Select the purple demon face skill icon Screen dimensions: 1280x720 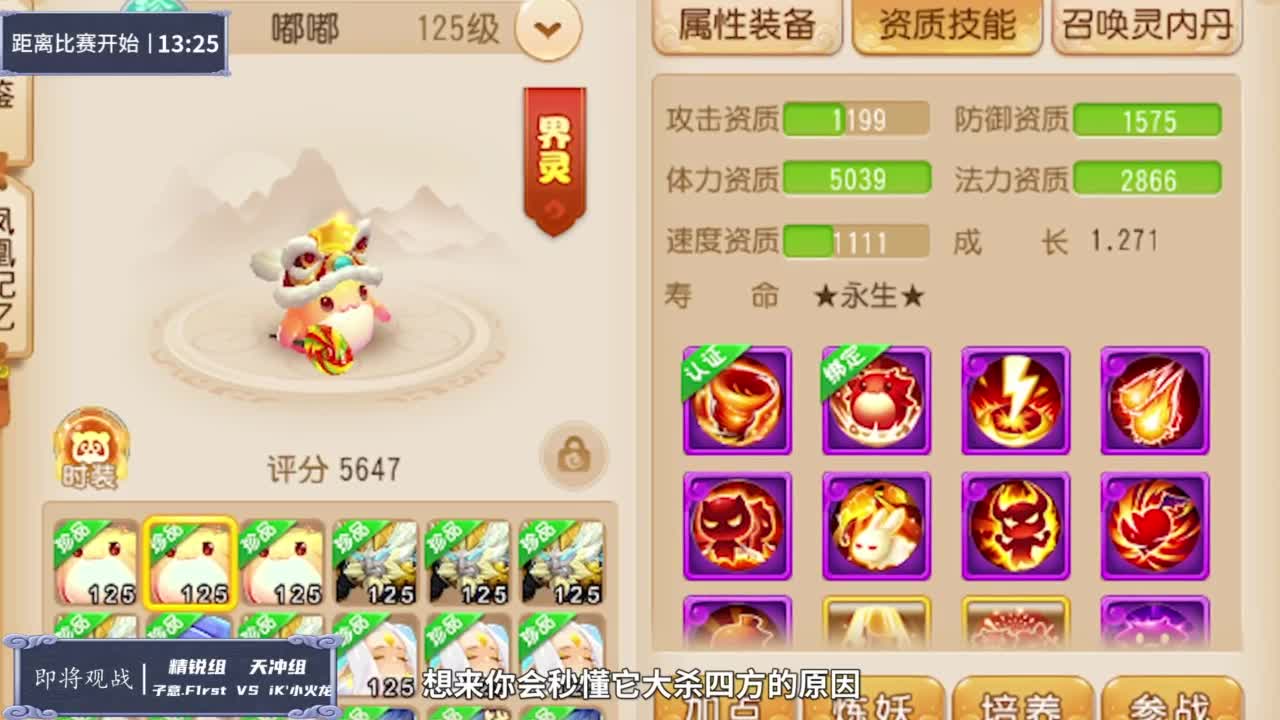click(737, 524)
